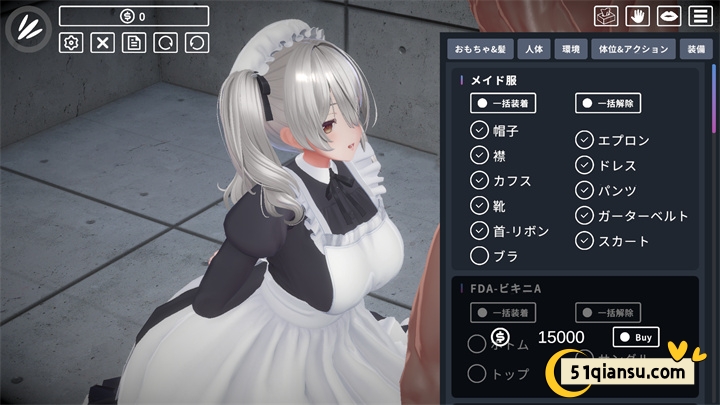This screenshot has width=720, height=405.
Task: Uncheck the ドレス item
Action: 585,165
